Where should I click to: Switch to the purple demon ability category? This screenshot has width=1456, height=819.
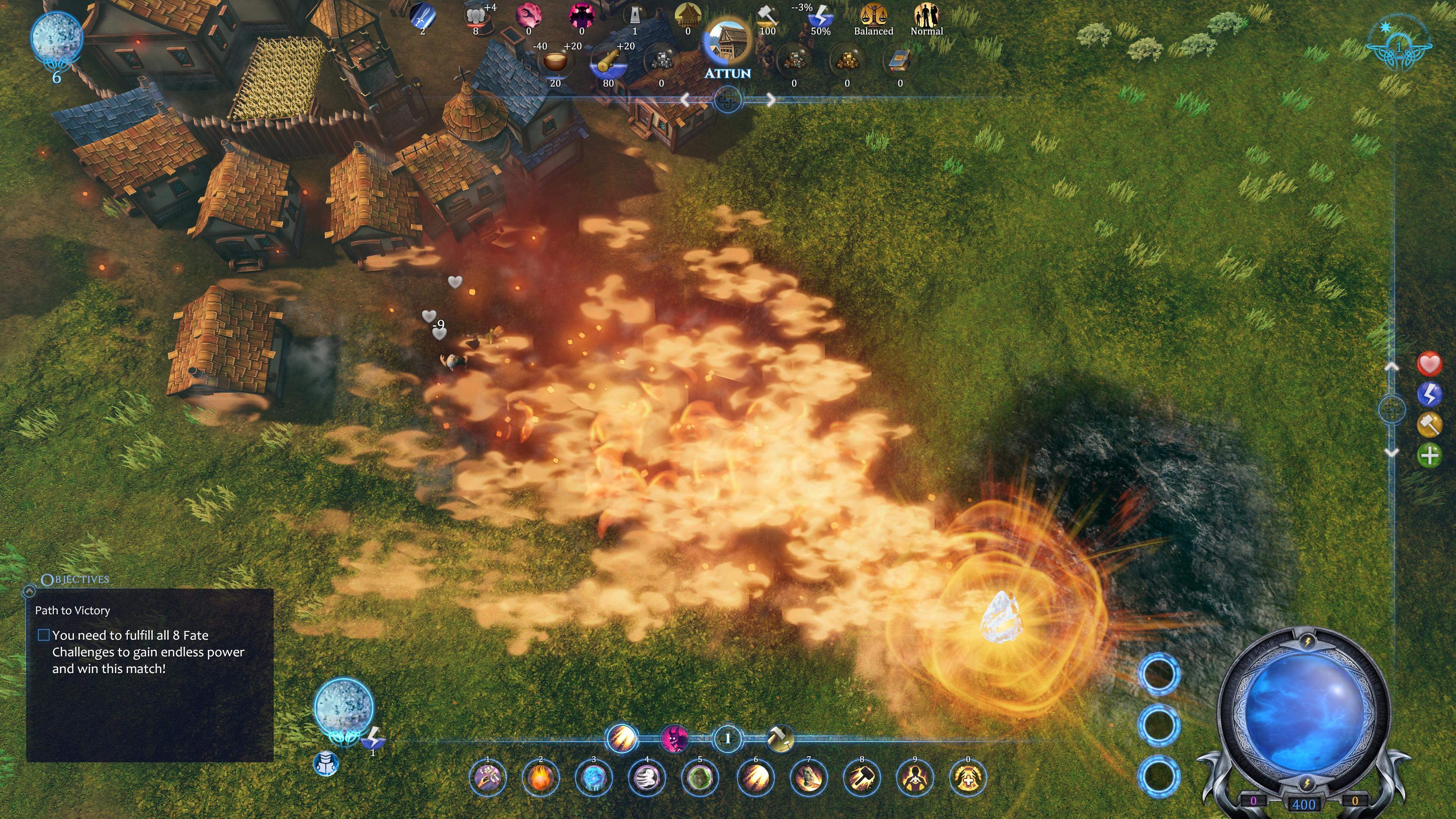click(x=675, y=738)
